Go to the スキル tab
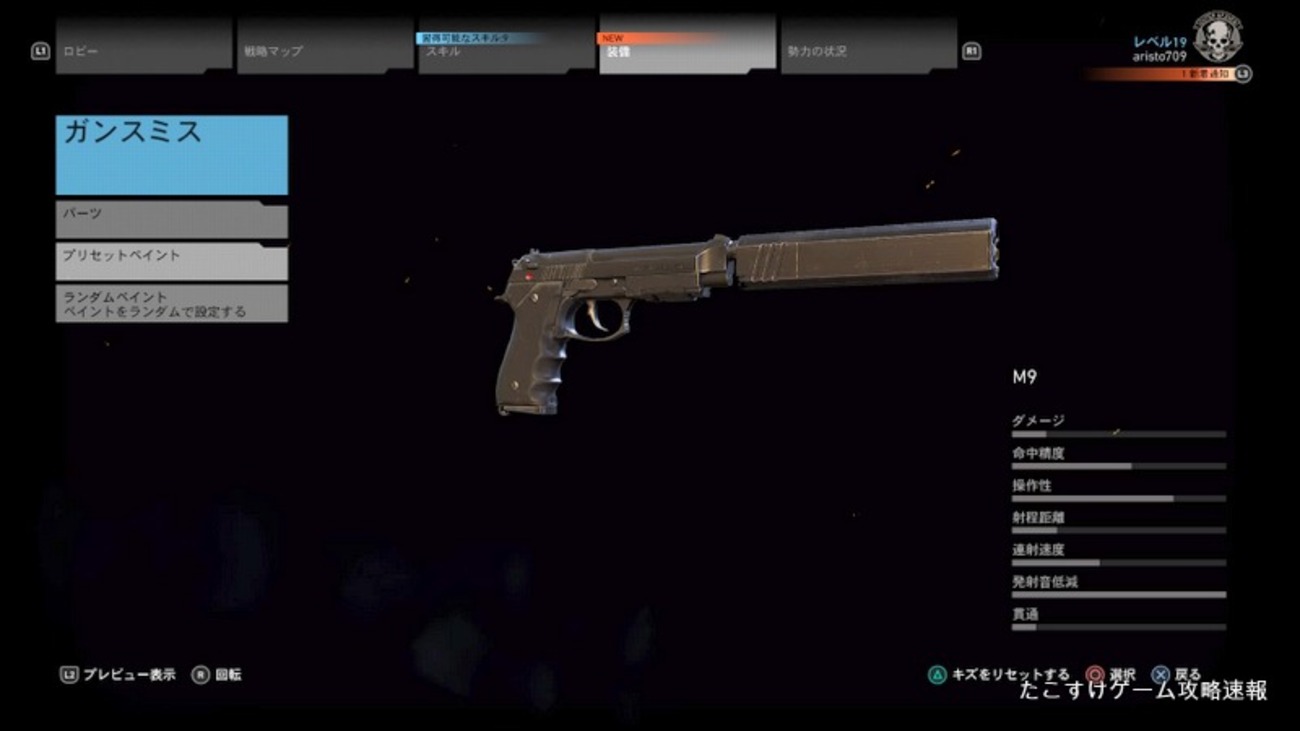Image resolution: width=1300 pixels, height=731 pixels. point(506,51)
